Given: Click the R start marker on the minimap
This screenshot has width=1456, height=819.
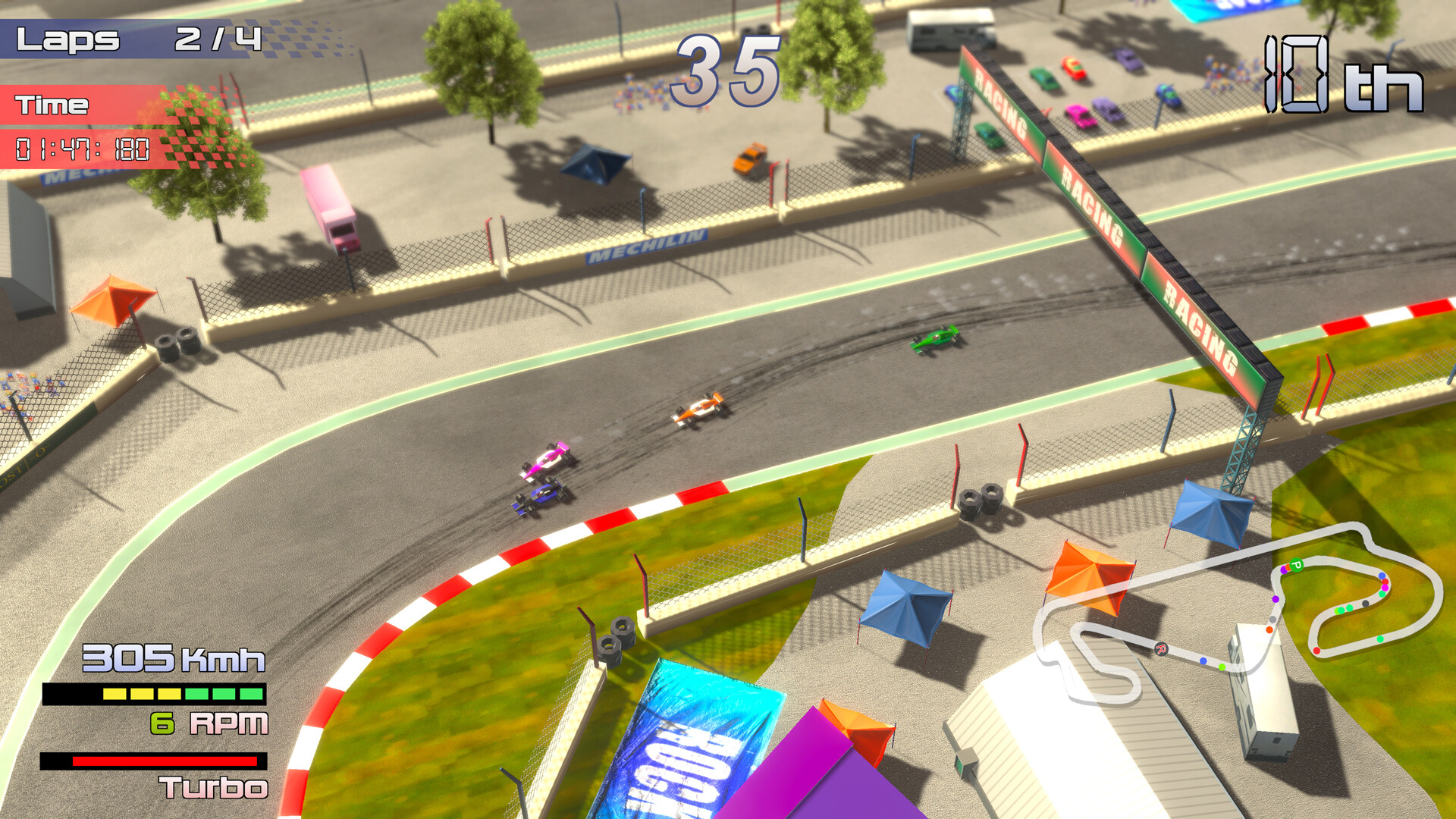Looking at the screenshot, I should point(1161,649).
